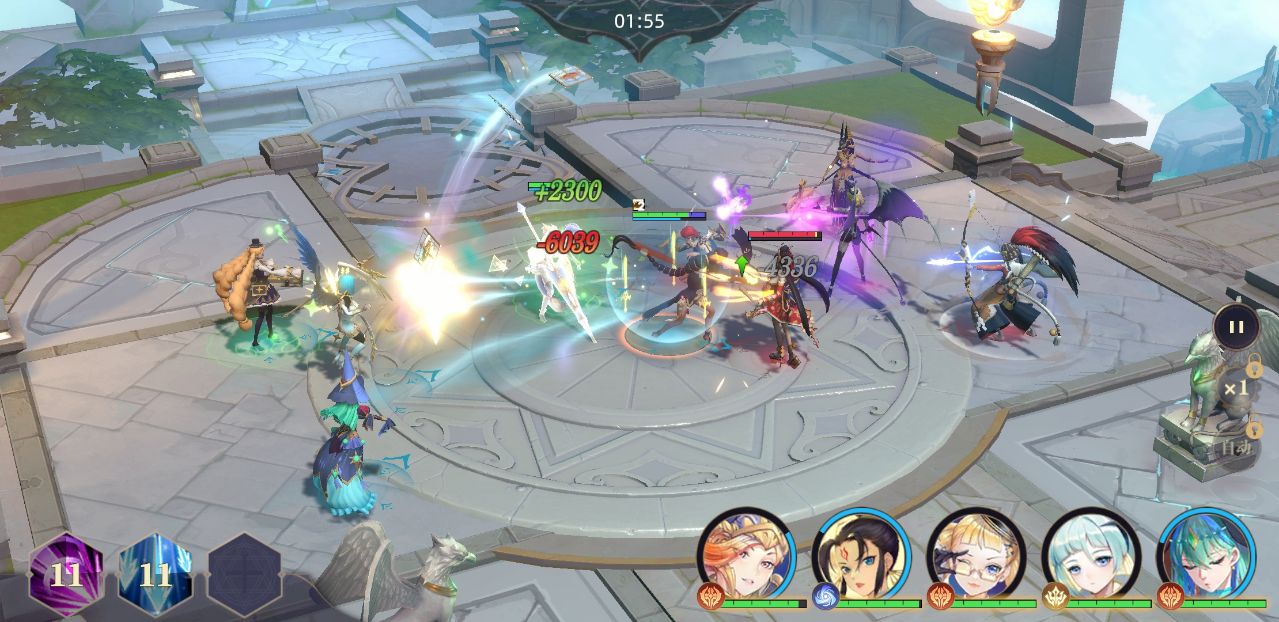Image resolution: width=1279 pixels, height=622 pixels.
Task: Activate the purple vortex hexagon skill
Action: 66,574
